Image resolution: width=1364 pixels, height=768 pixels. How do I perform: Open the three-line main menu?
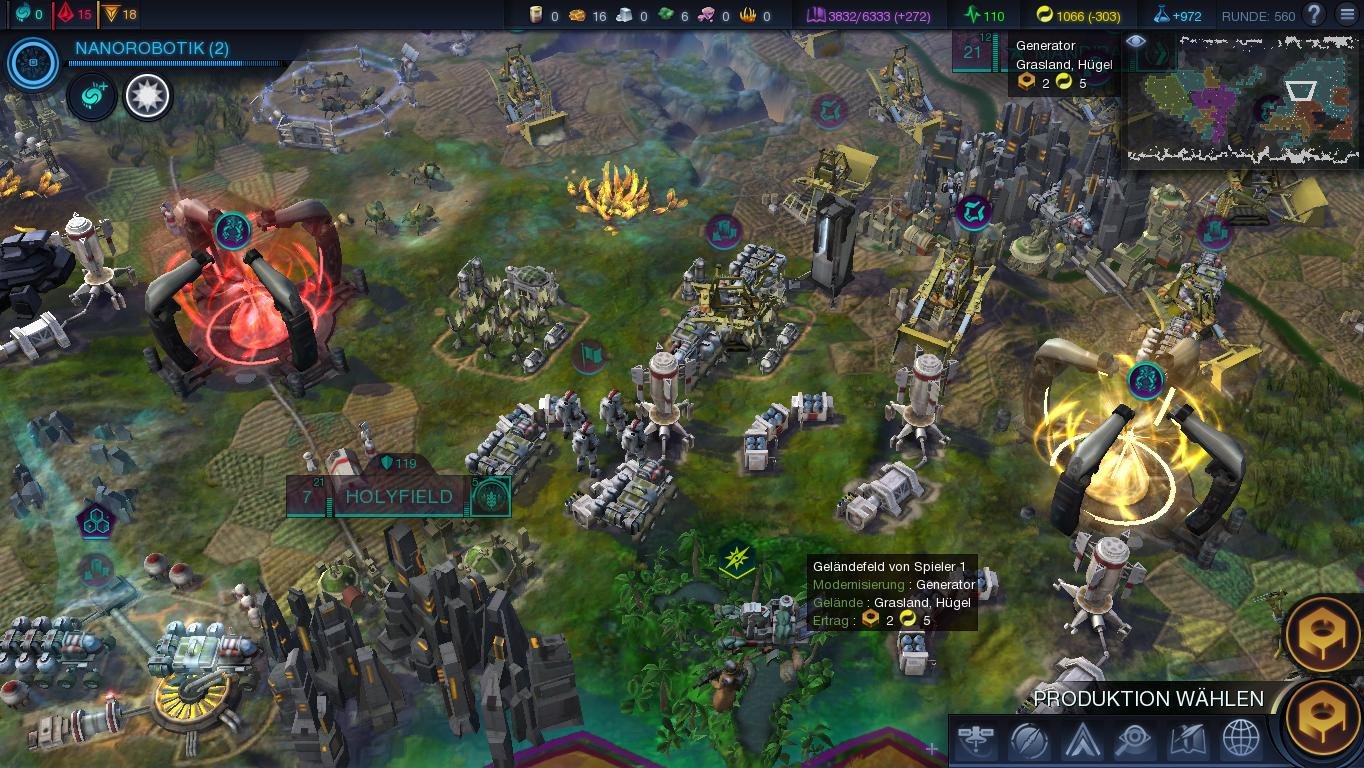point(1345,14)
